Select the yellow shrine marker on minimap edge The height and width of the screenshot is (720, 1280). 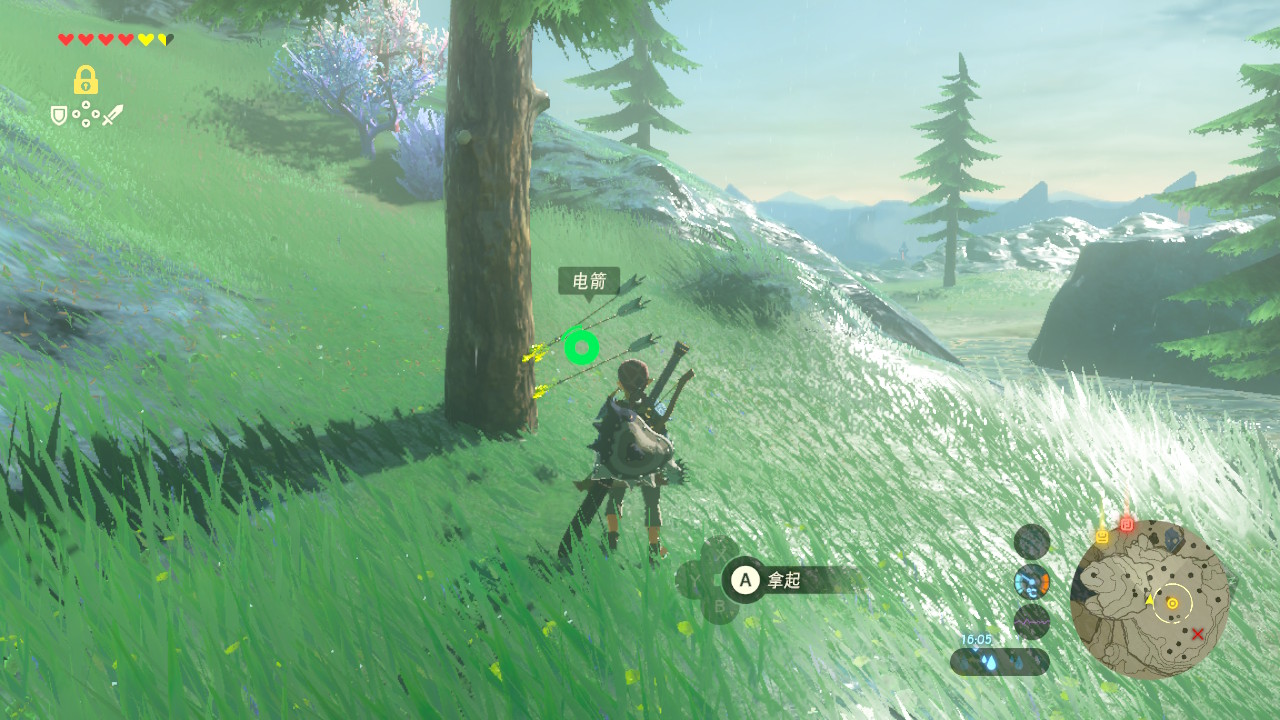(1102, 536)
